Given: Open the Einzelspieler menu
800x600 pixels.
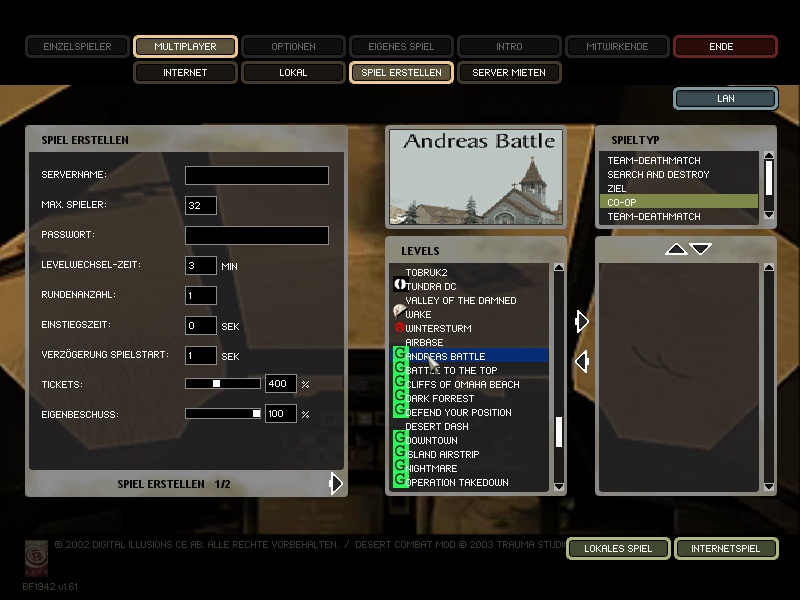Looking at the screenshot, I should (77, 46).
